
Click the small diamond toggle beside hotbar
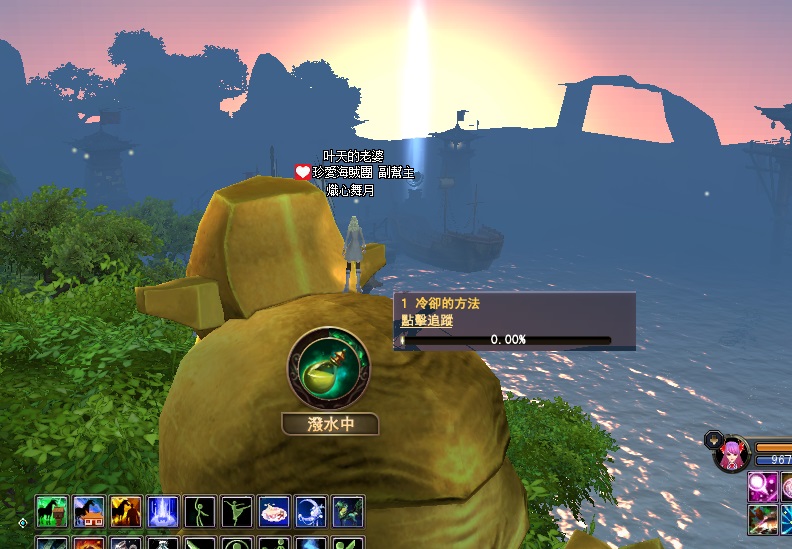pos(23,522)
